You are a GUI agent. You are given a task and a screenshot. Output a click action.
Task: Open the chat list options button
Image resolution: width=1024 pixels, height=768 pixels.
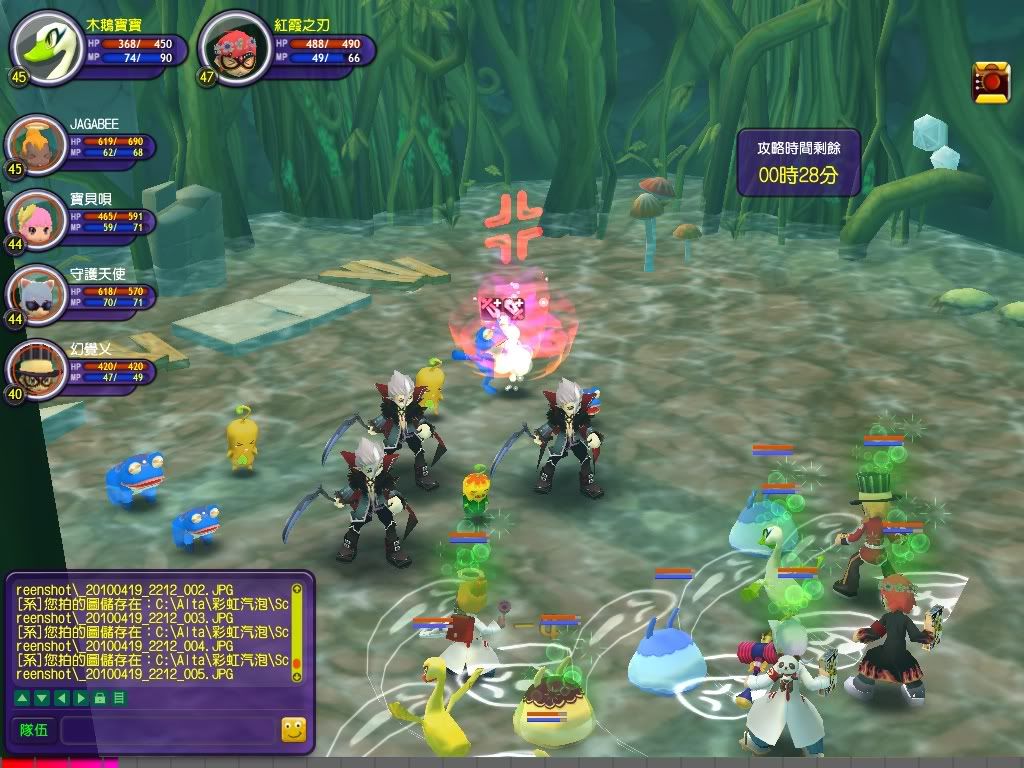118,697
